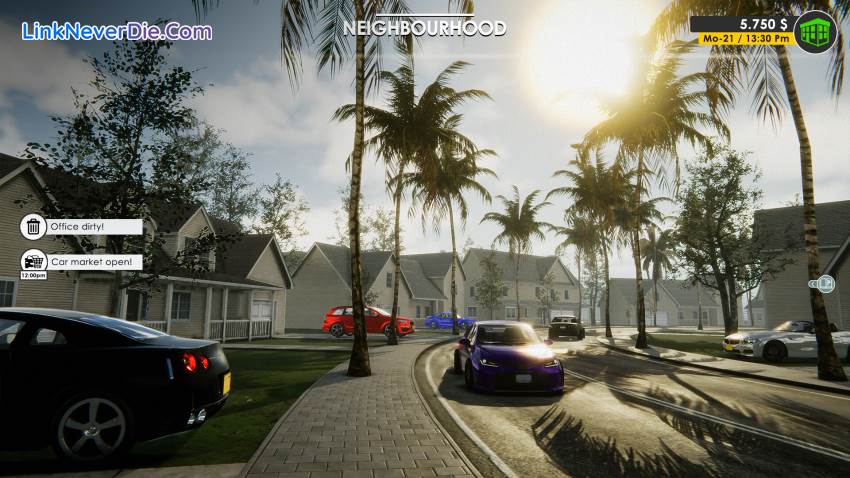850x478 pixels.
Task: Open the "Car market open!" notification
Action: click(95, 262)
